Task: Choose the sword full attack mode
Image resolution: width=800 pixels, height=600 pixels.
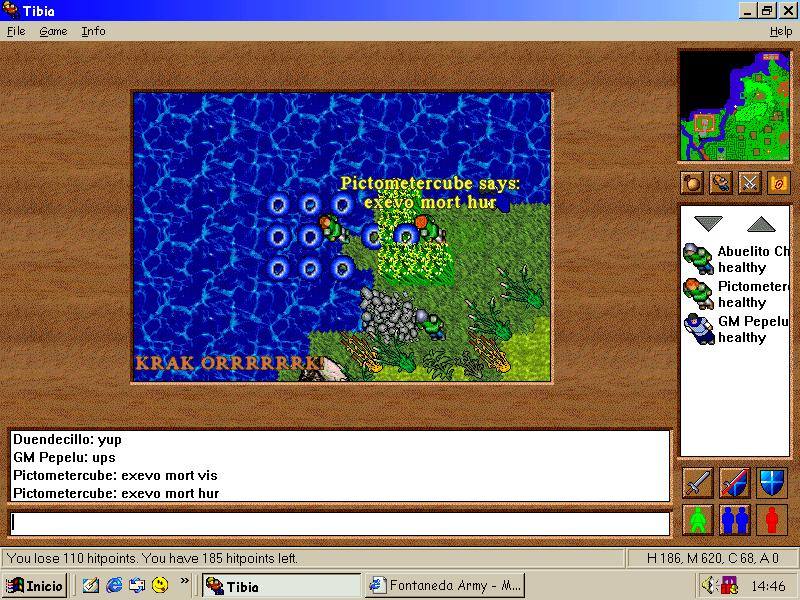Action: pos(698,483)
